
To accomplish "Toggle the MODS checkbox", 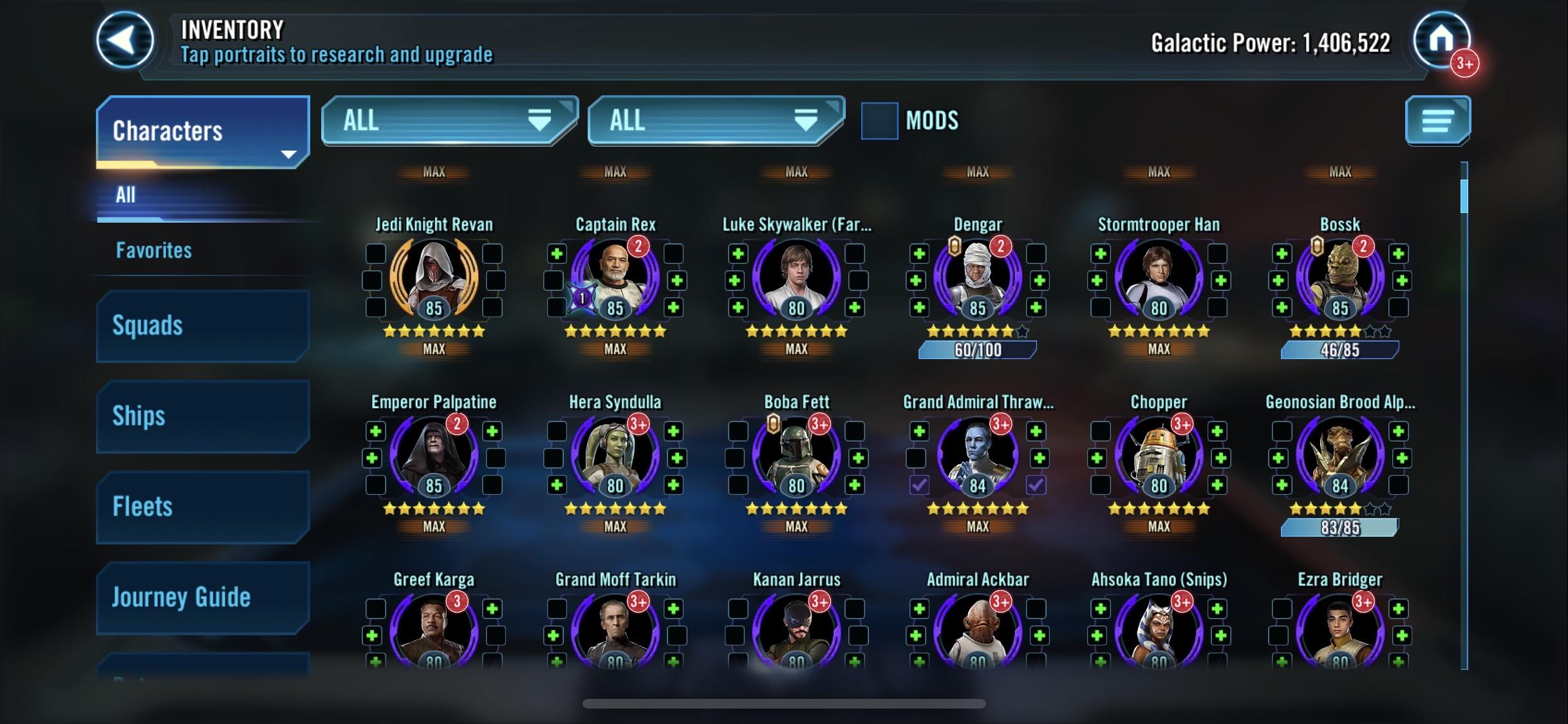I will pos(879,121).
